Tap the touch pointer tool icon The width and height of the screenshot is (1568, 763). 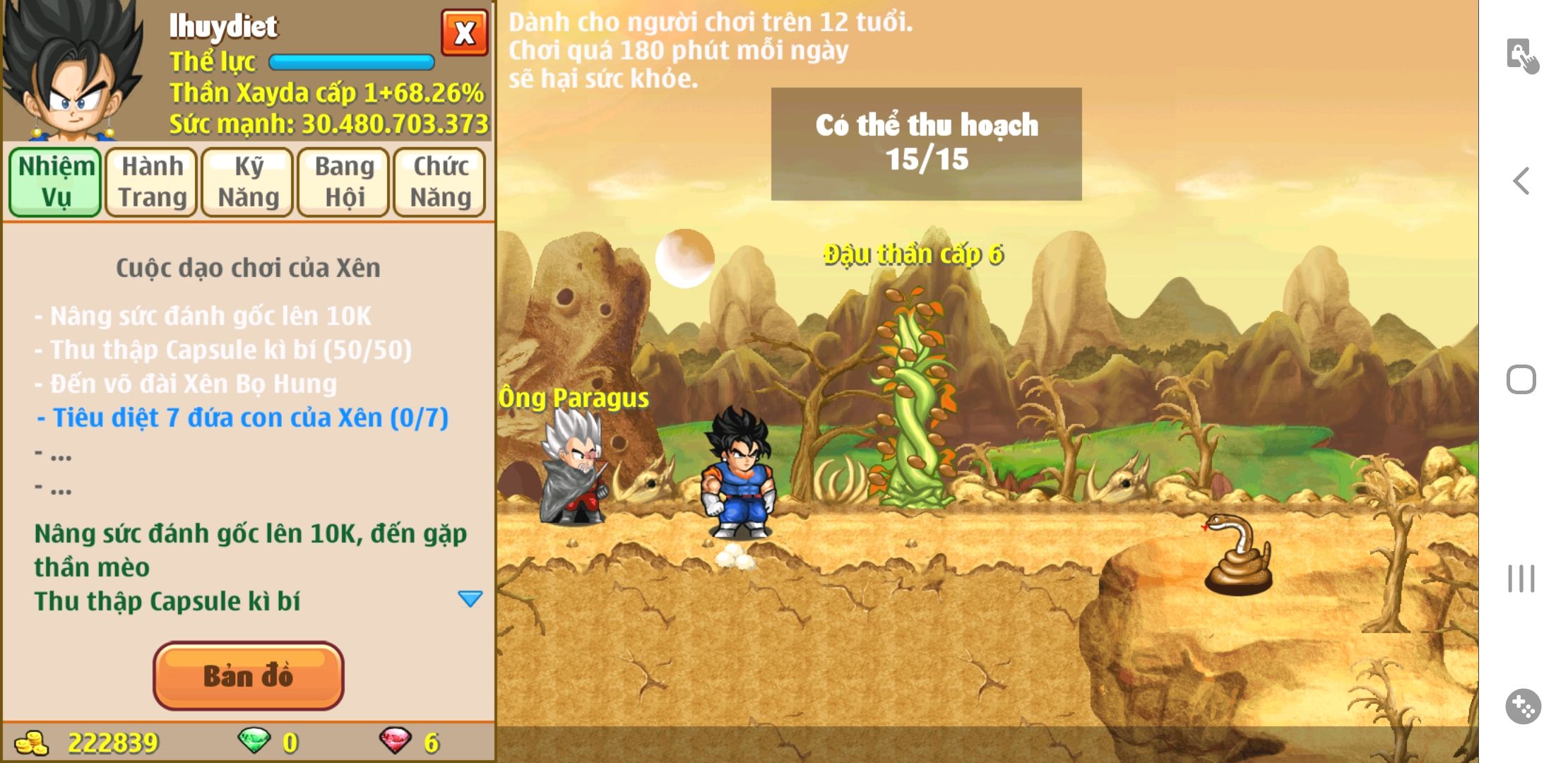point(1522,56)
